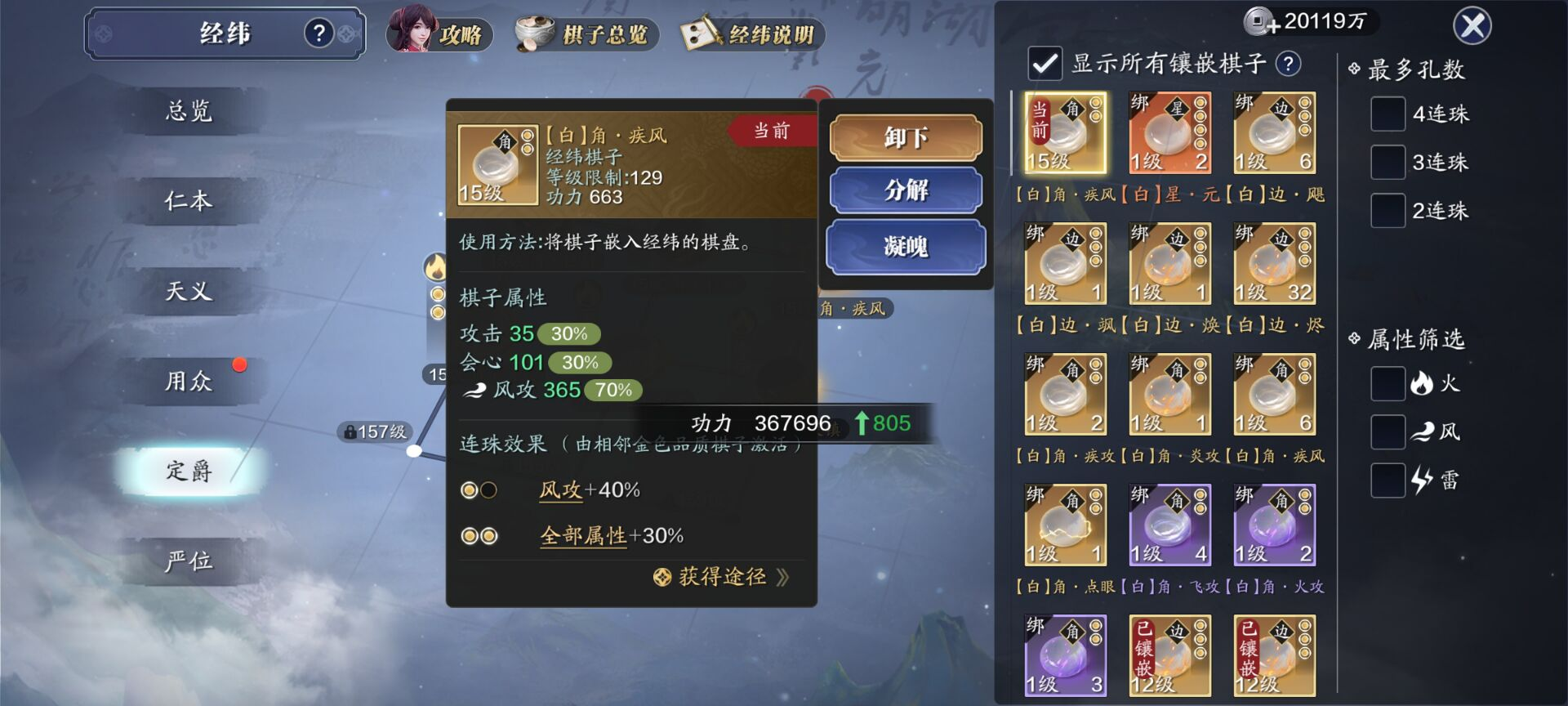Show the 经纬说明 explanation
1568x706 pixels.
(752, 34)
